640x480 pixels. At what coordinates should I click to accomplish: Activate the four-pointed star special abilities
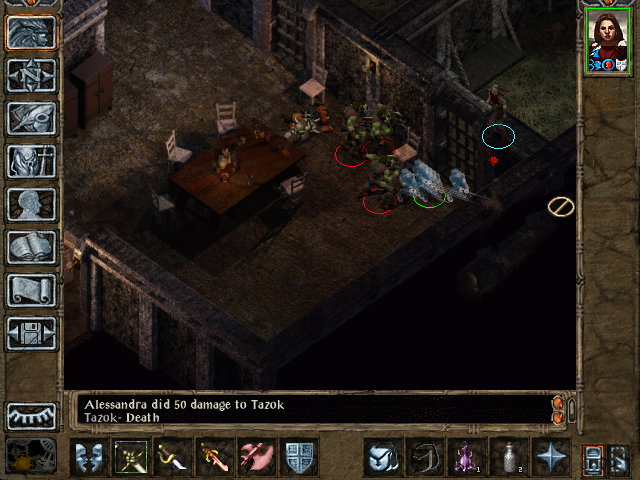coord(551,457)
